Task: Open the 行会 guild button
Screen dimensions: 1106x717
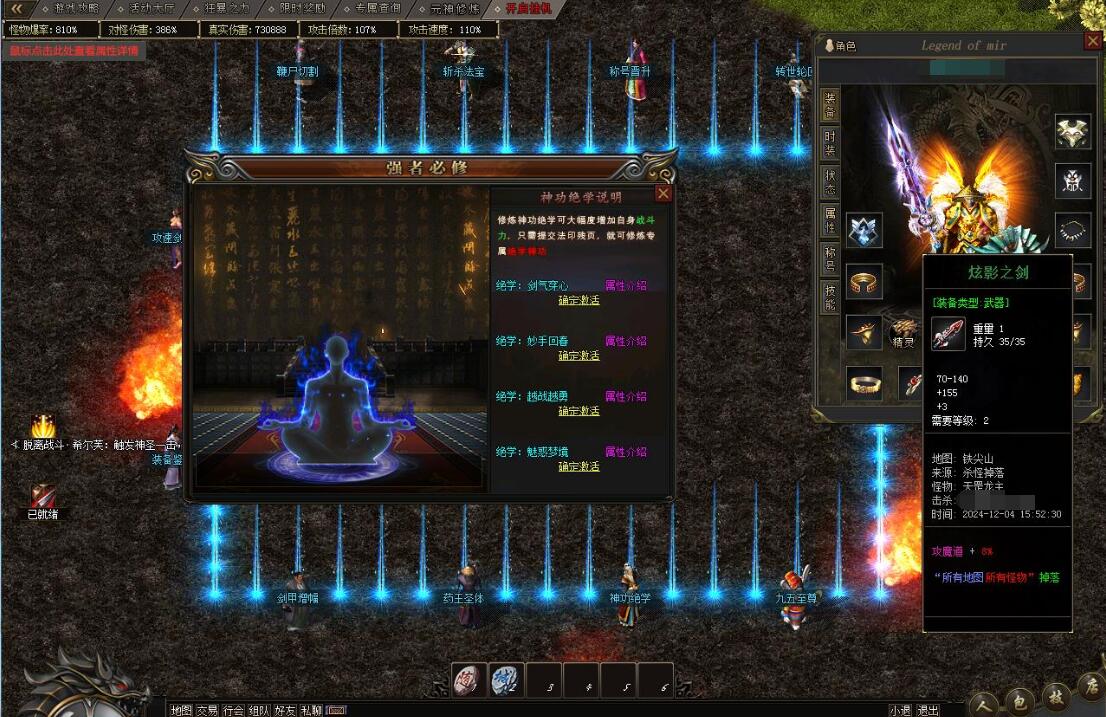Action: [233, 710]
